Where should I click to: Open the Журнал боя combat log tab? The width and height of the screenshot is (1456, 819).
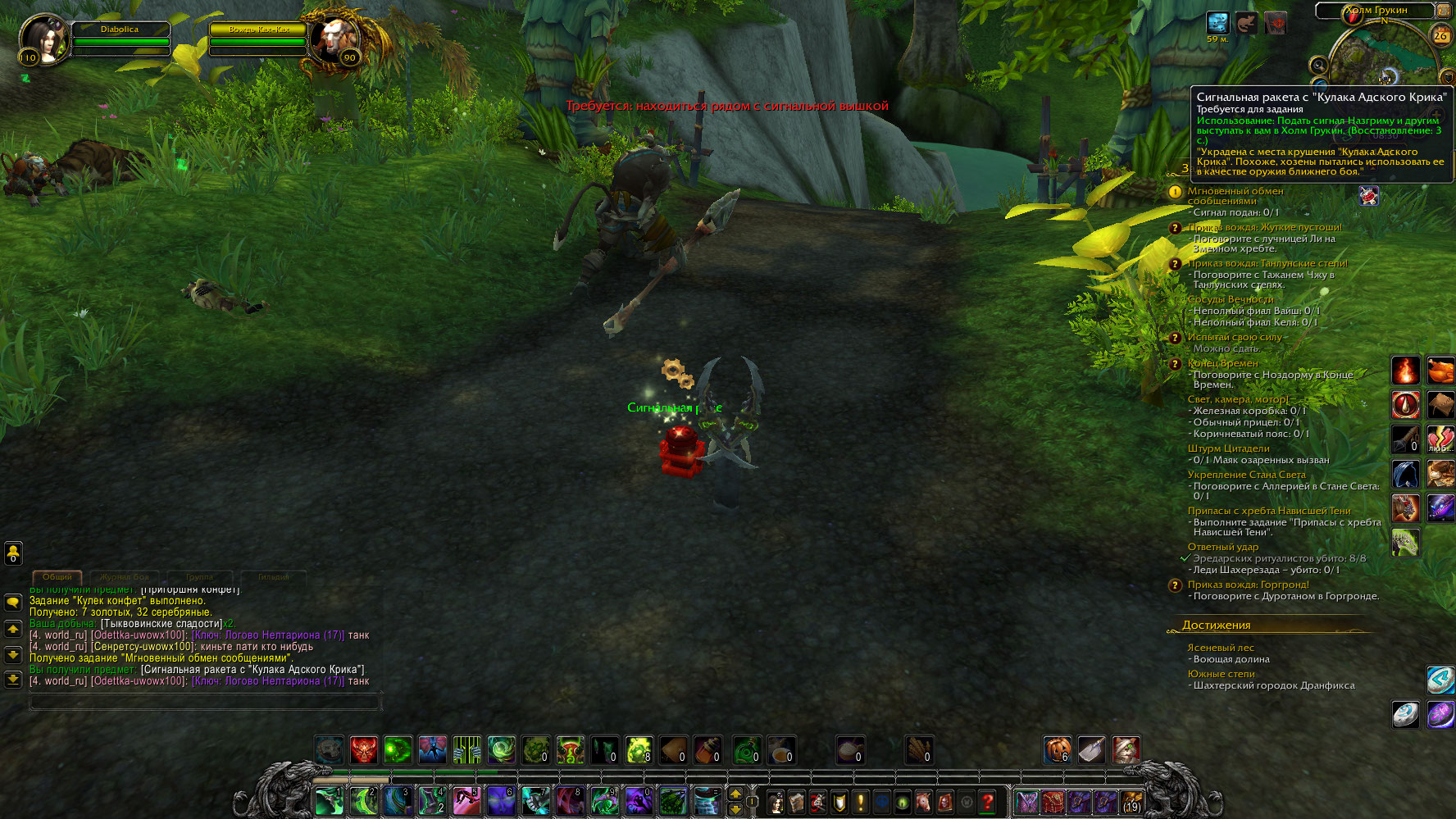125,577
